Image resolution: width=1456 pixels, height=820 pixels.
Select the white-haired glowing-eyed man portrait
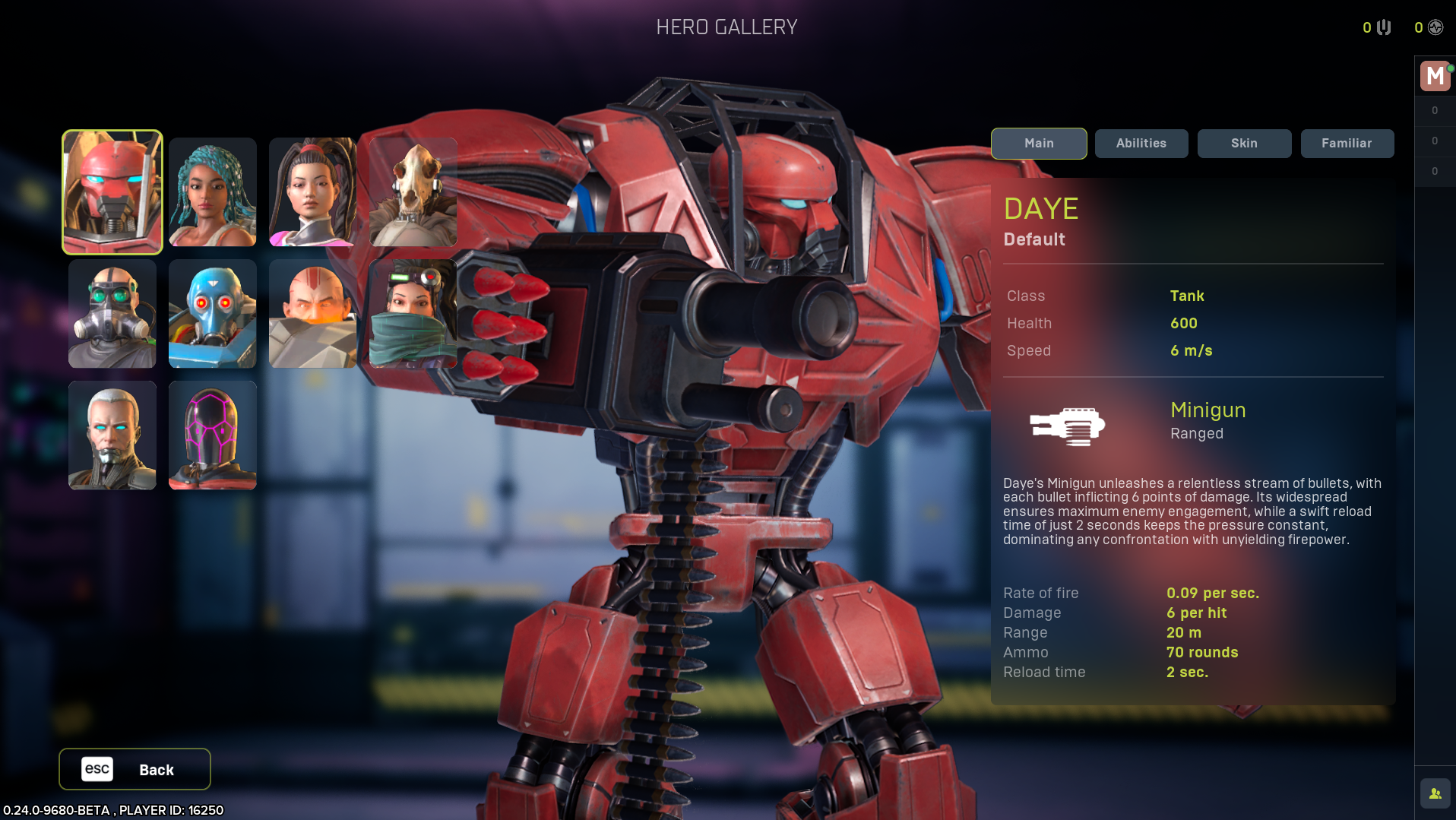tap(112, 435)
